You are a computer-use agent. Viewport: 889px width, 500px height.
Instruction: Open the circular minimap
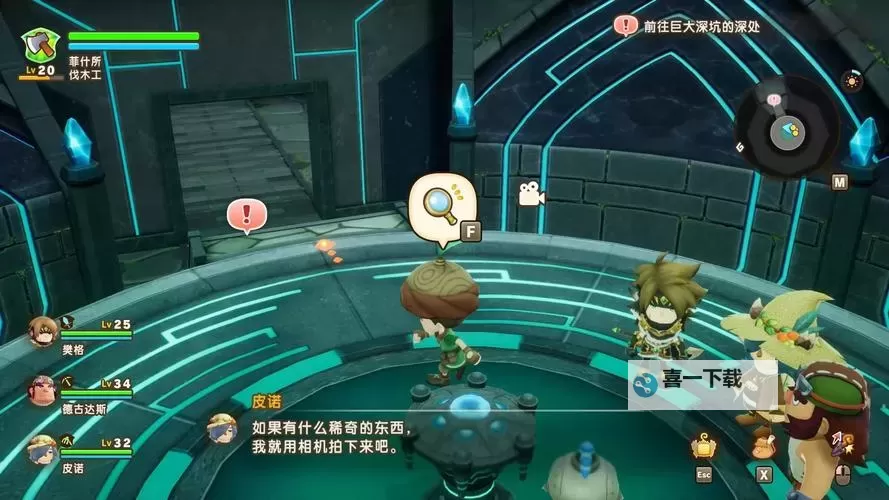pyautogui.click(x=786, y=127)
